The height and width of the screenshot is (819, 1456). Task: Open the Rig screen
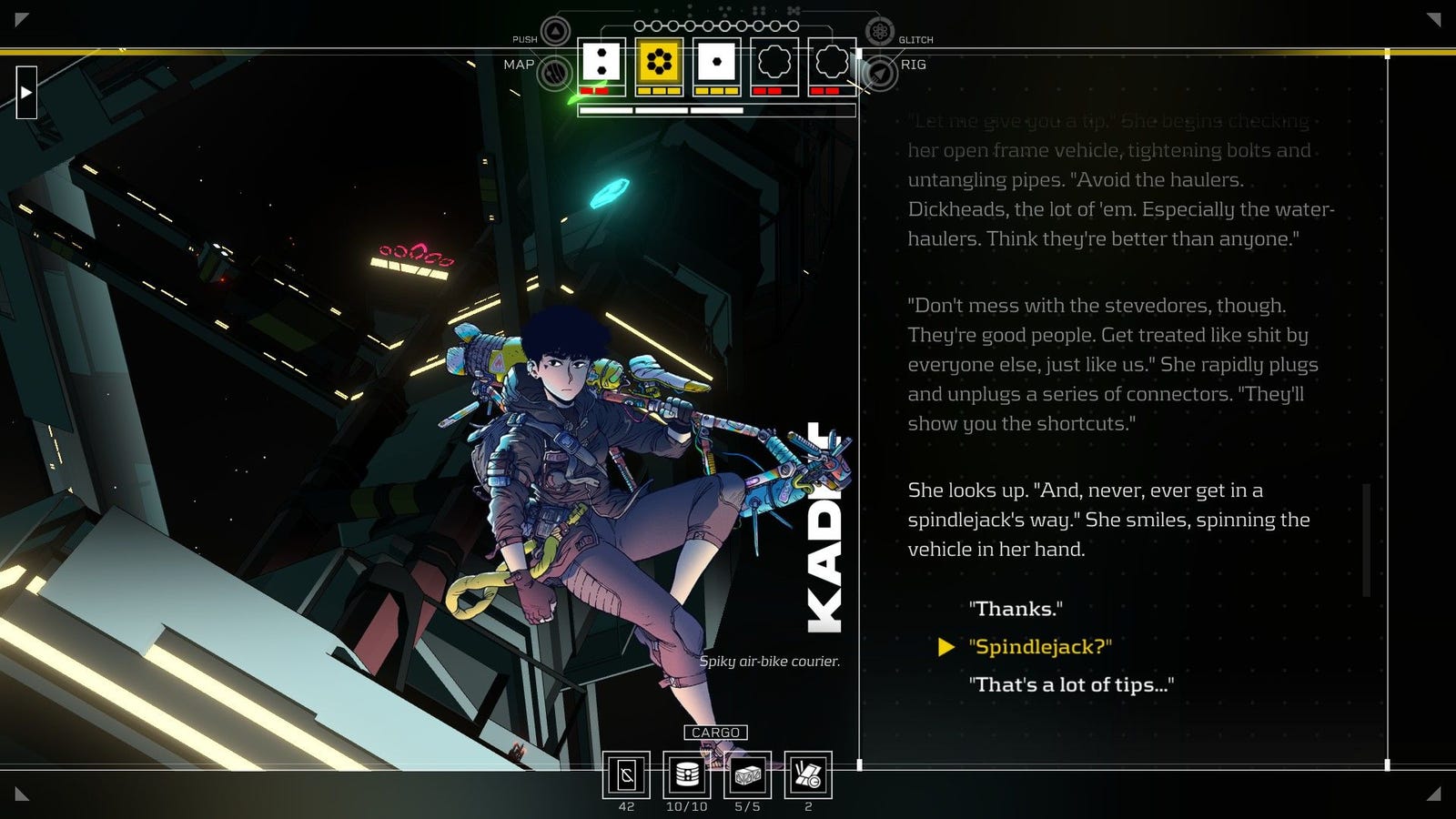click(879, 73)
